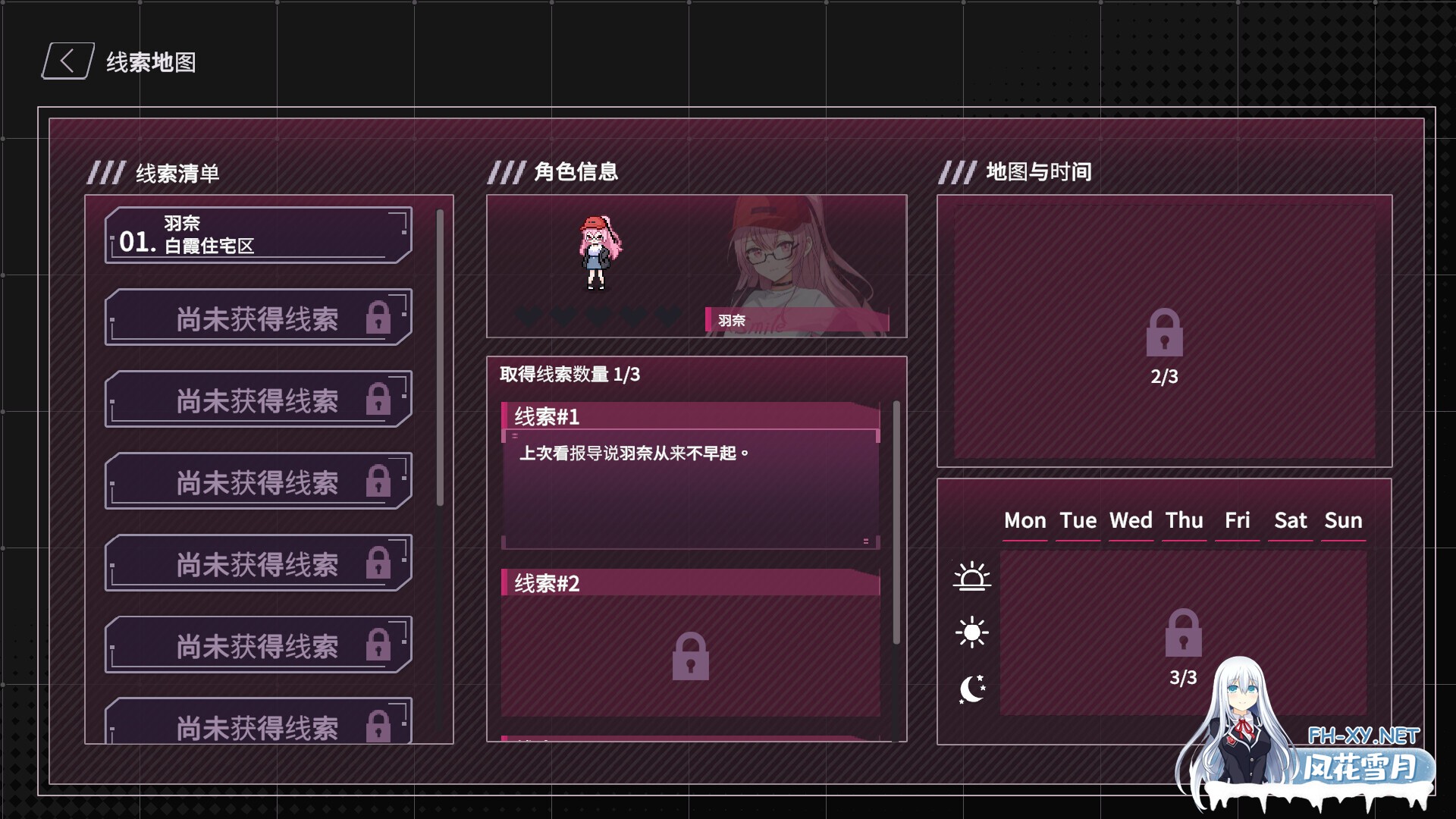Select the Wed column header
1456x819 pixels.
pos(1131,520)
